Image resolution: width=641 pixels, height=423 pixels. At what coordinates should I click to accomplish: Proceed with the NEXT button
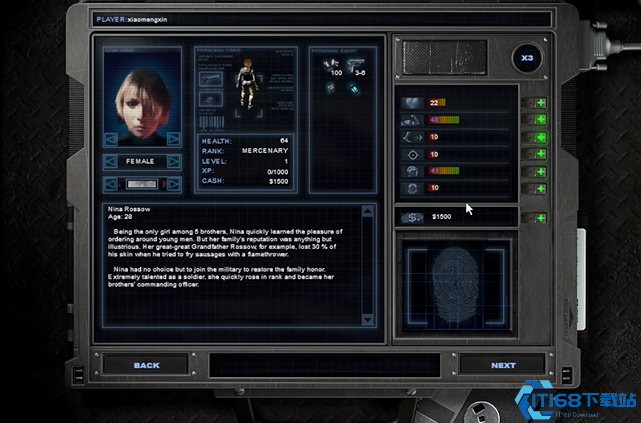click(503, 365)
